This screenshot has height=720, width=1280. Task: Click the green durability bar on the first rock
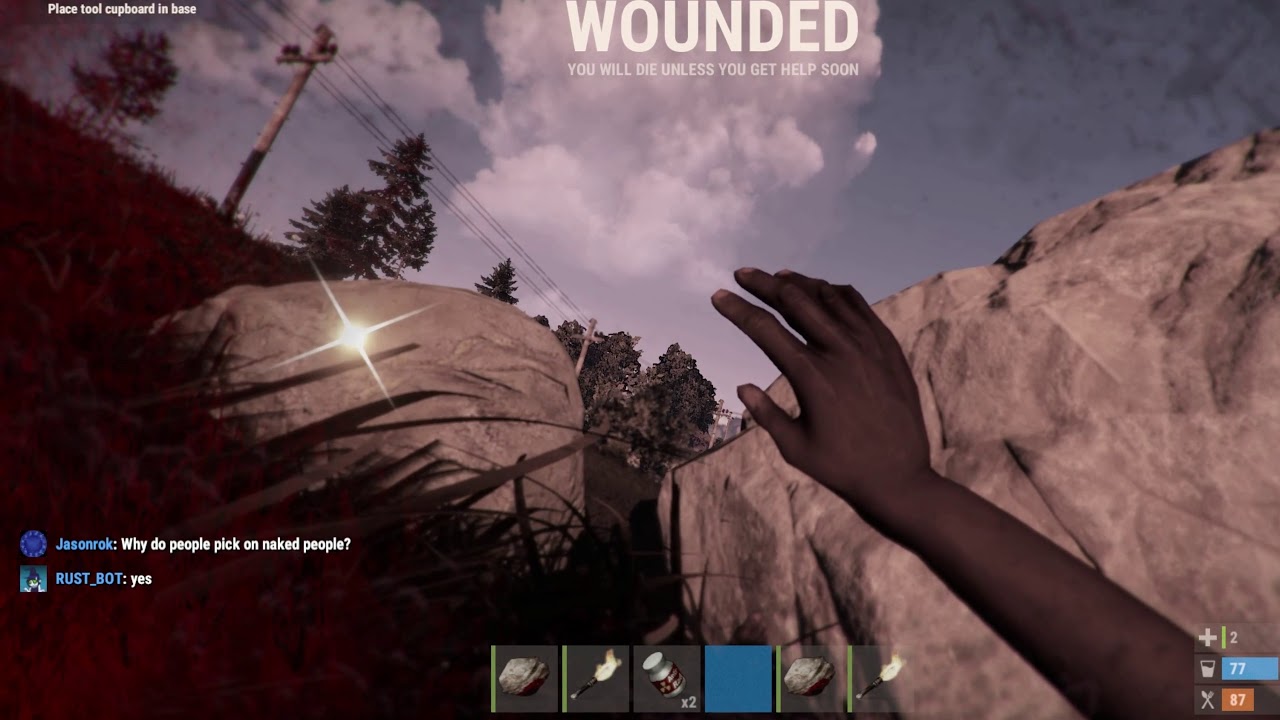492,678
